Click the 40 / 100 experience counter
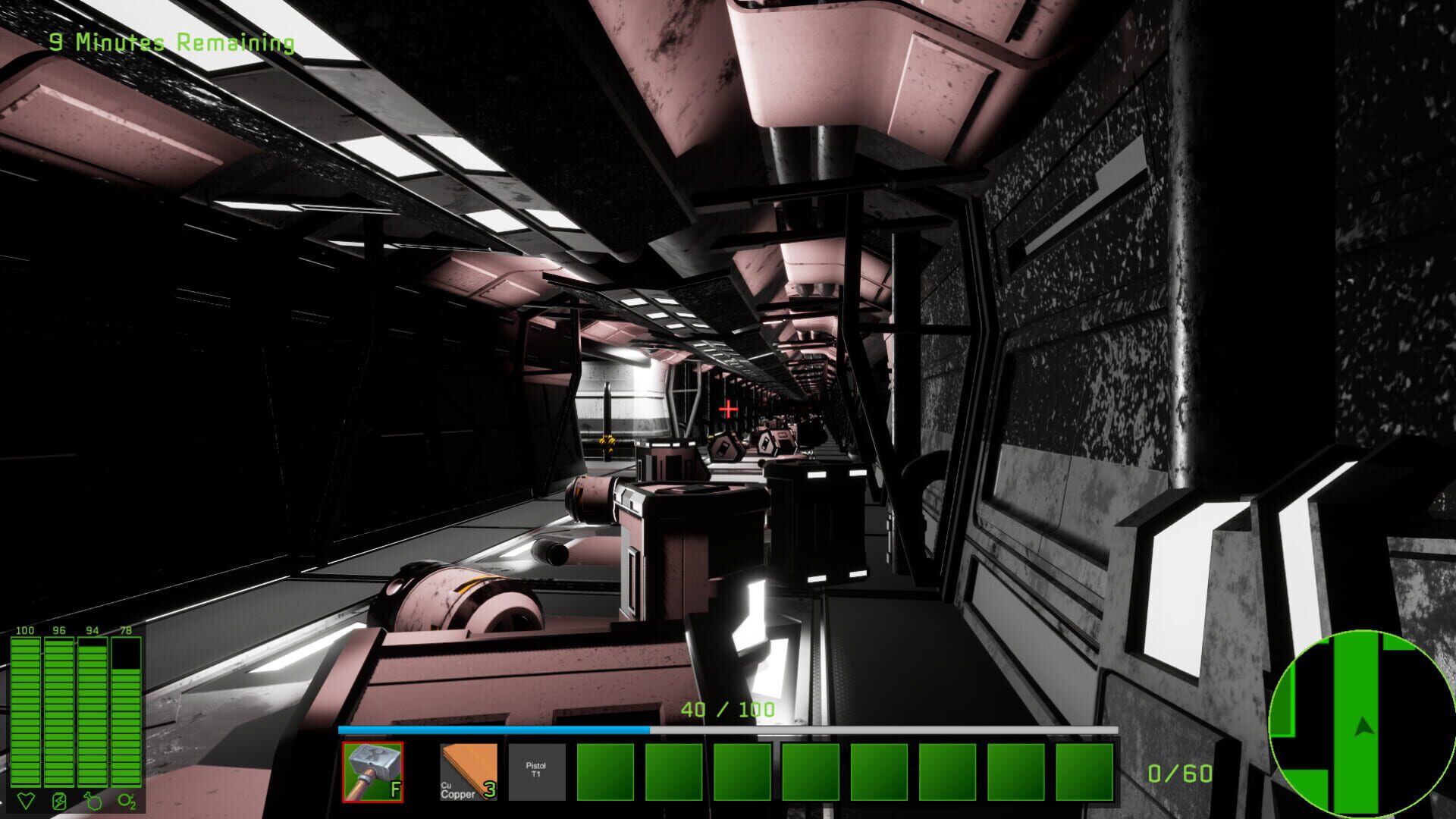The height and width of the screenshot is (819, 1456). [727, 711]
